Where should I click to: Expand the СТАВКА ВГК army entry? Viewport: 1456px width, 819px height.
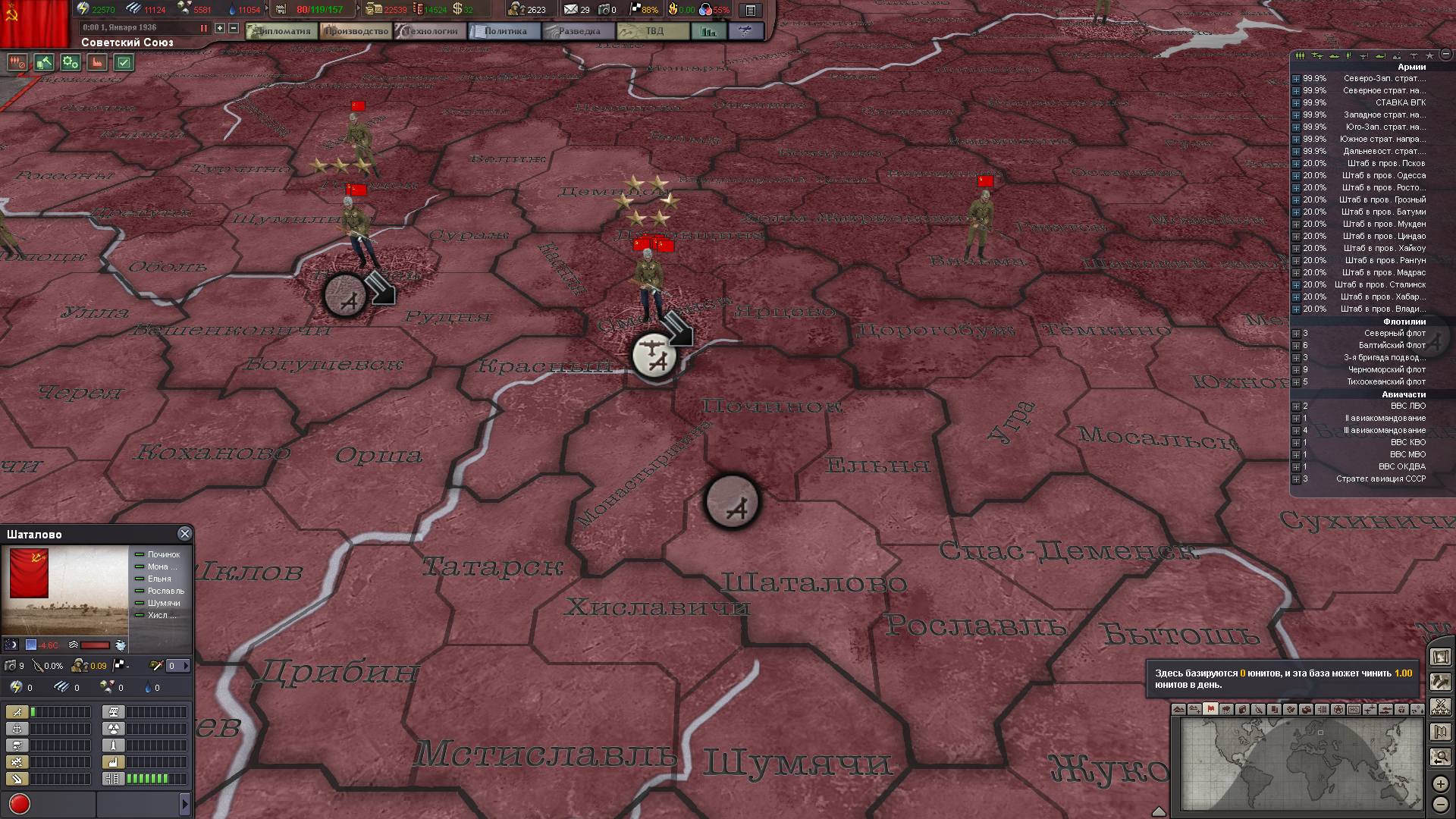(x=1296, y=103)
